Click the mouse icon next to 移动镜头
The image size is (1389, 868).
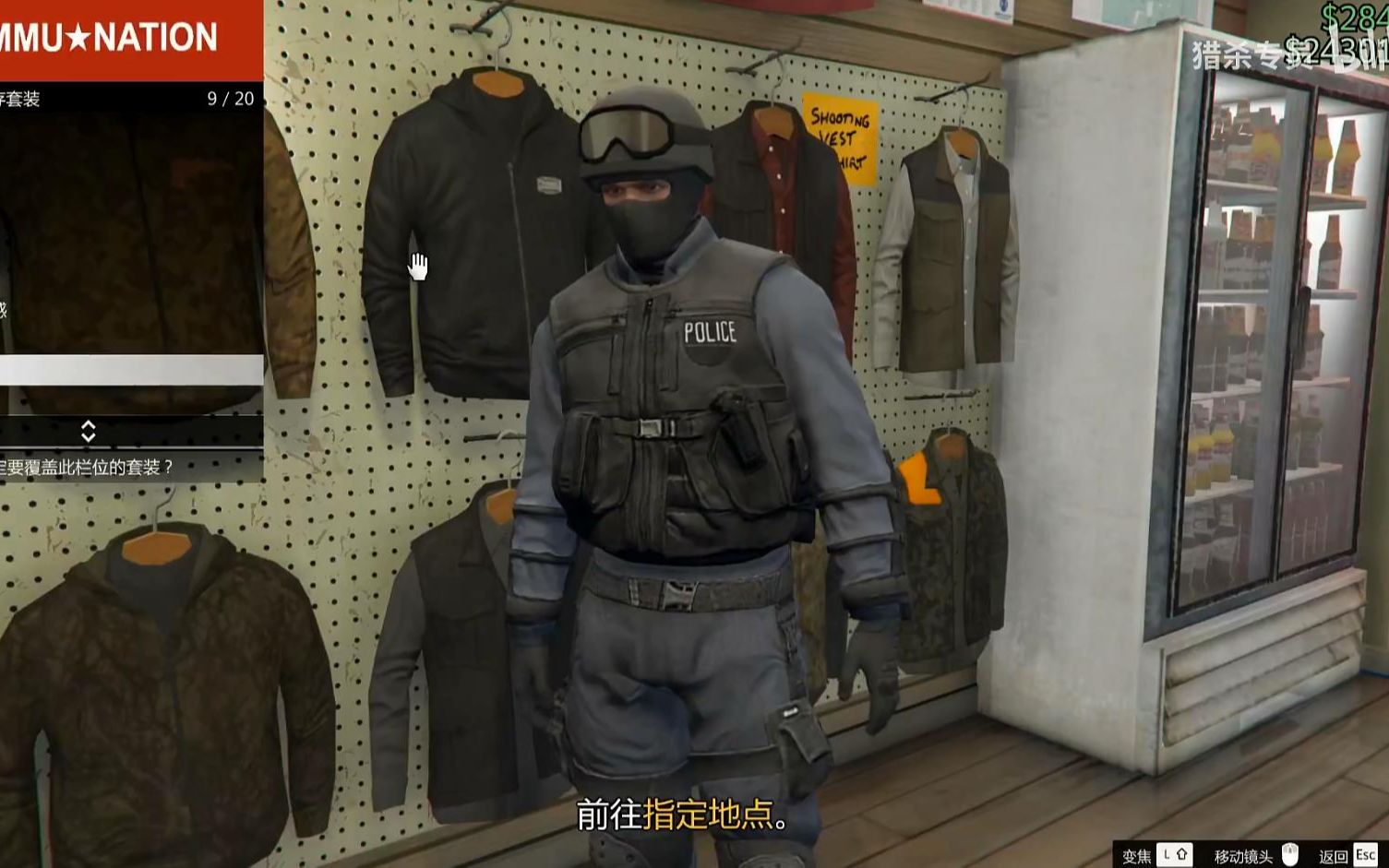[x=1289, y=853]
